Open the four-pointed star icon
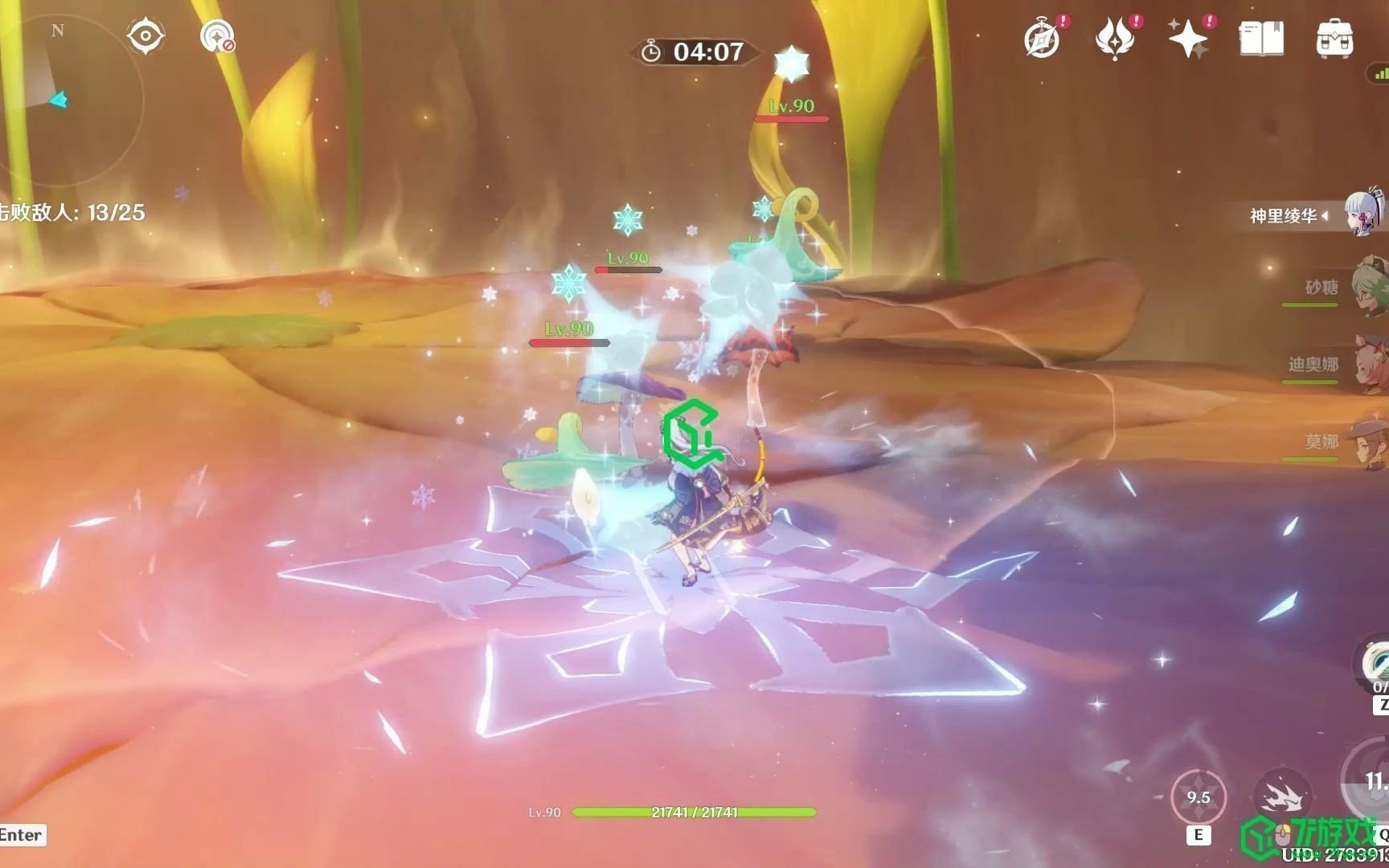 click(1188, 39)
